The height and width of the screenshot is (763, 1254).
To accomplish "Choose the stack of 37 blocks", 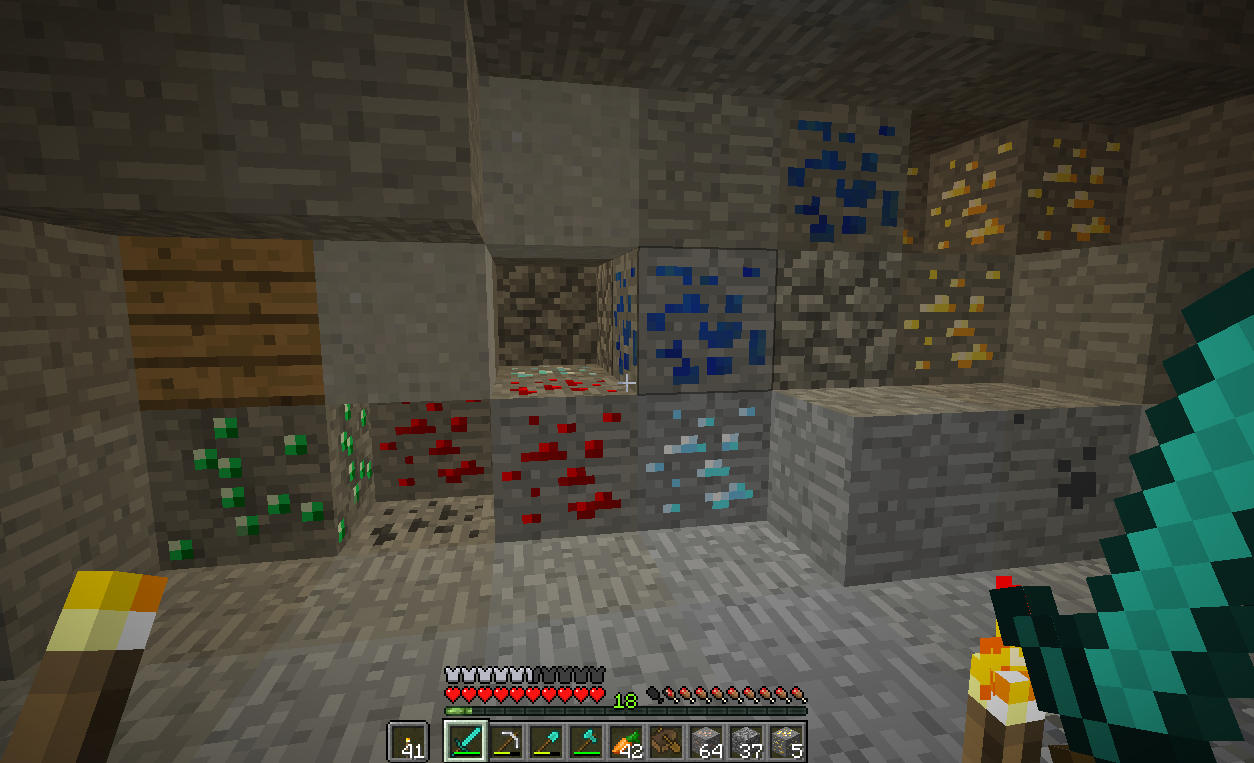I will pyautogui.click(x=746, y=742).
